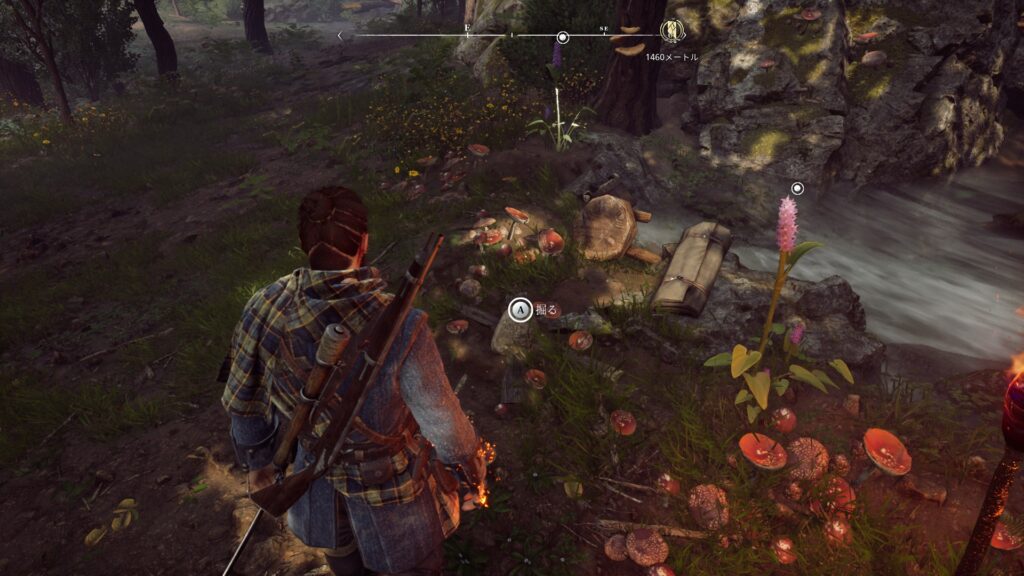Viewport: 1024px width, 576px height.
Task: Click the white interaction dot above the pink flower
Action: 797,188
